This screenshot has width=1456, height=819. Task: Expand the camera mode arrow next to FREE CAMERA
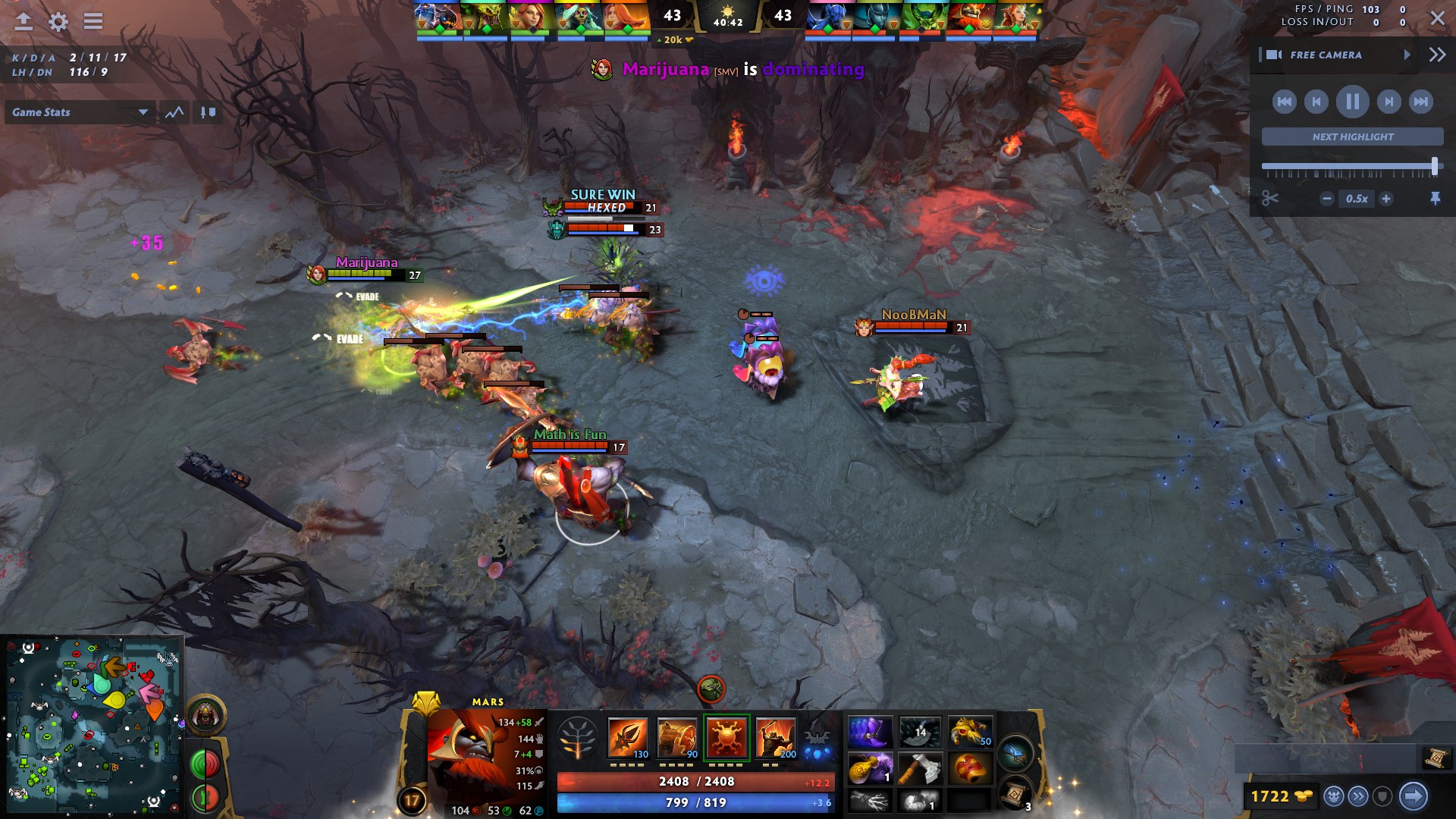1408,55
